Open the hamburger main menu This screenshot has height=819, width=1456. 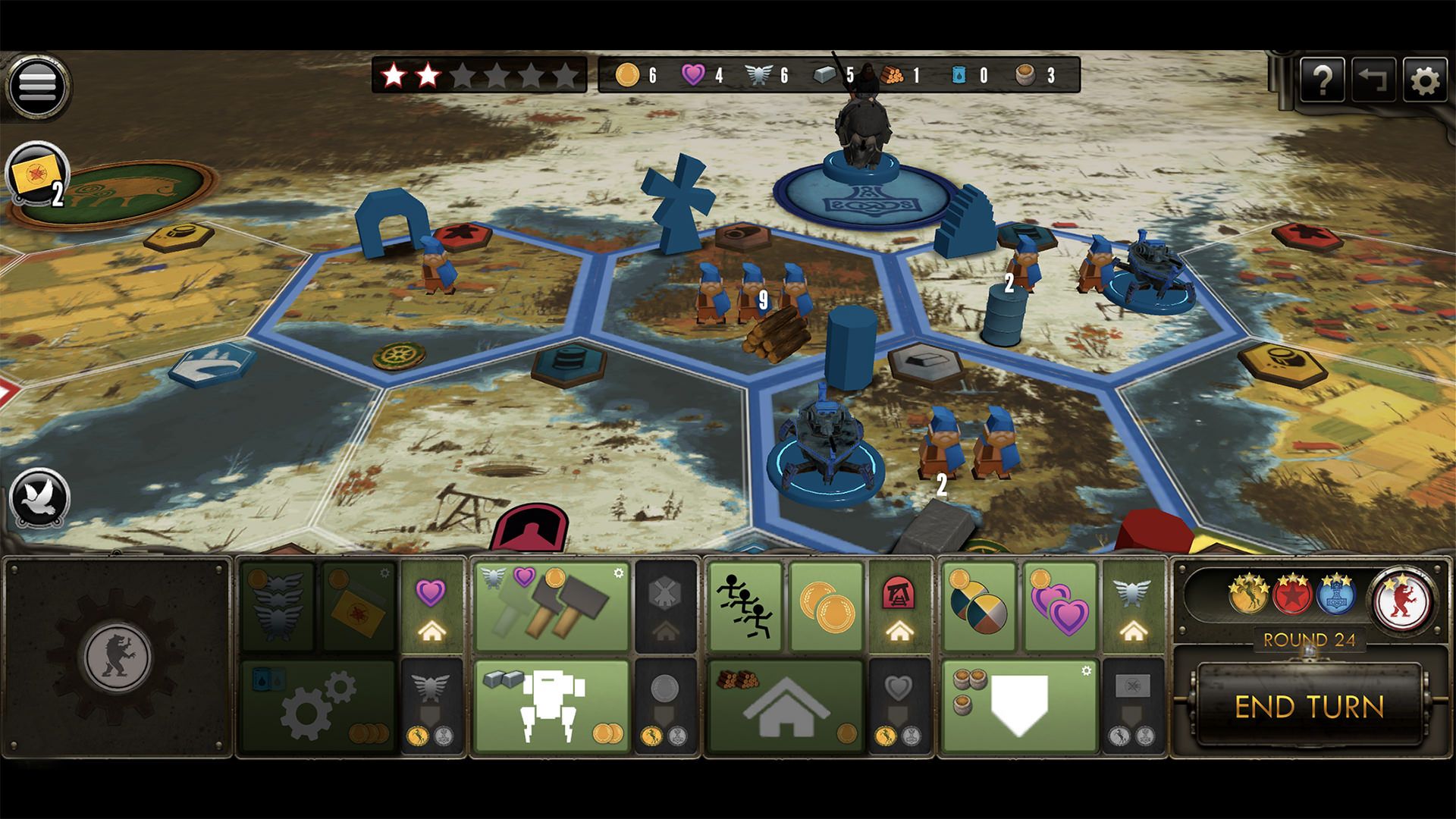point(37,83)
